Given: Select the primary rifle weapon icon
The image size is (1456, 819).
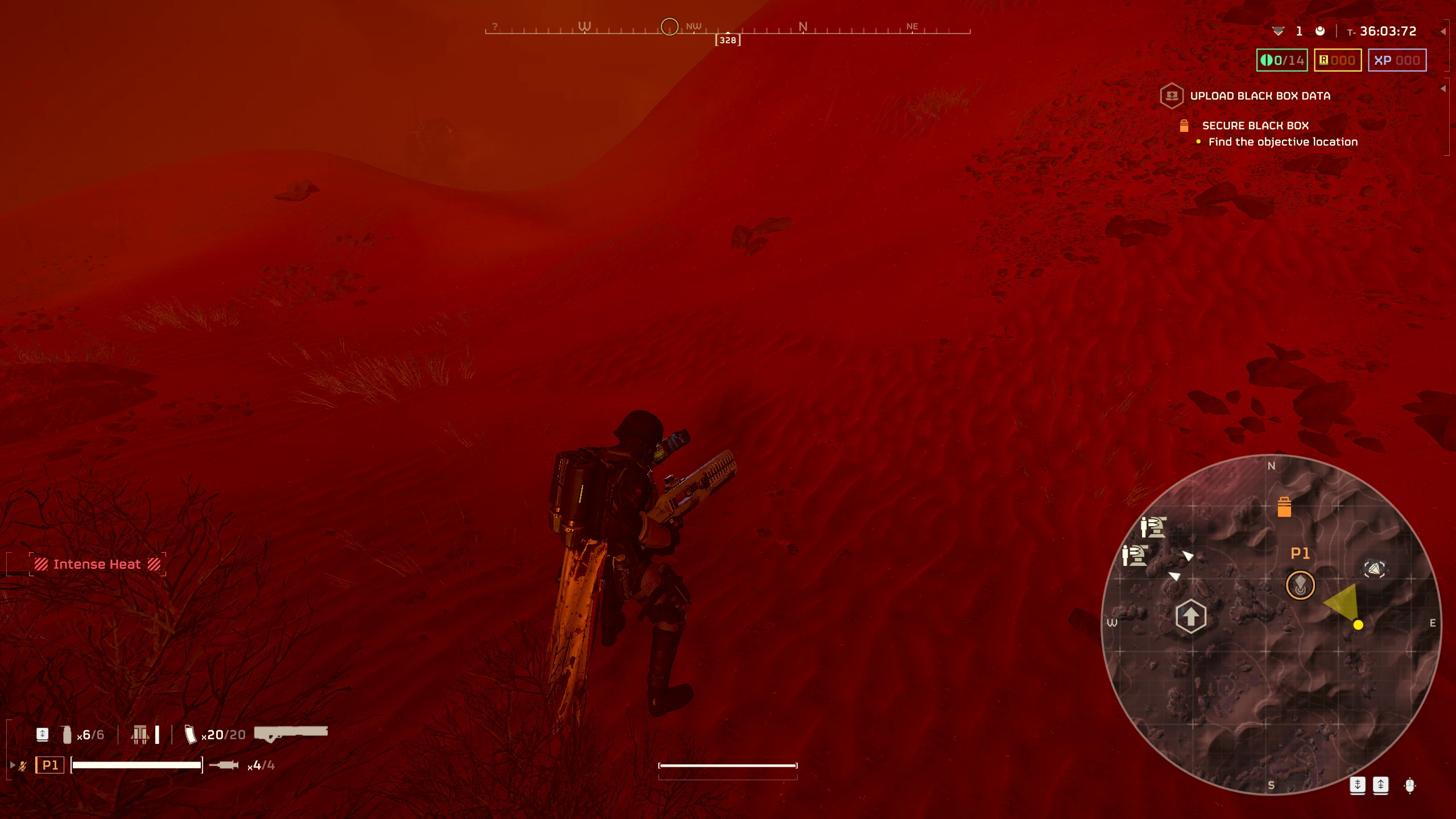Looking at the screenshot, I should [291, 733].
